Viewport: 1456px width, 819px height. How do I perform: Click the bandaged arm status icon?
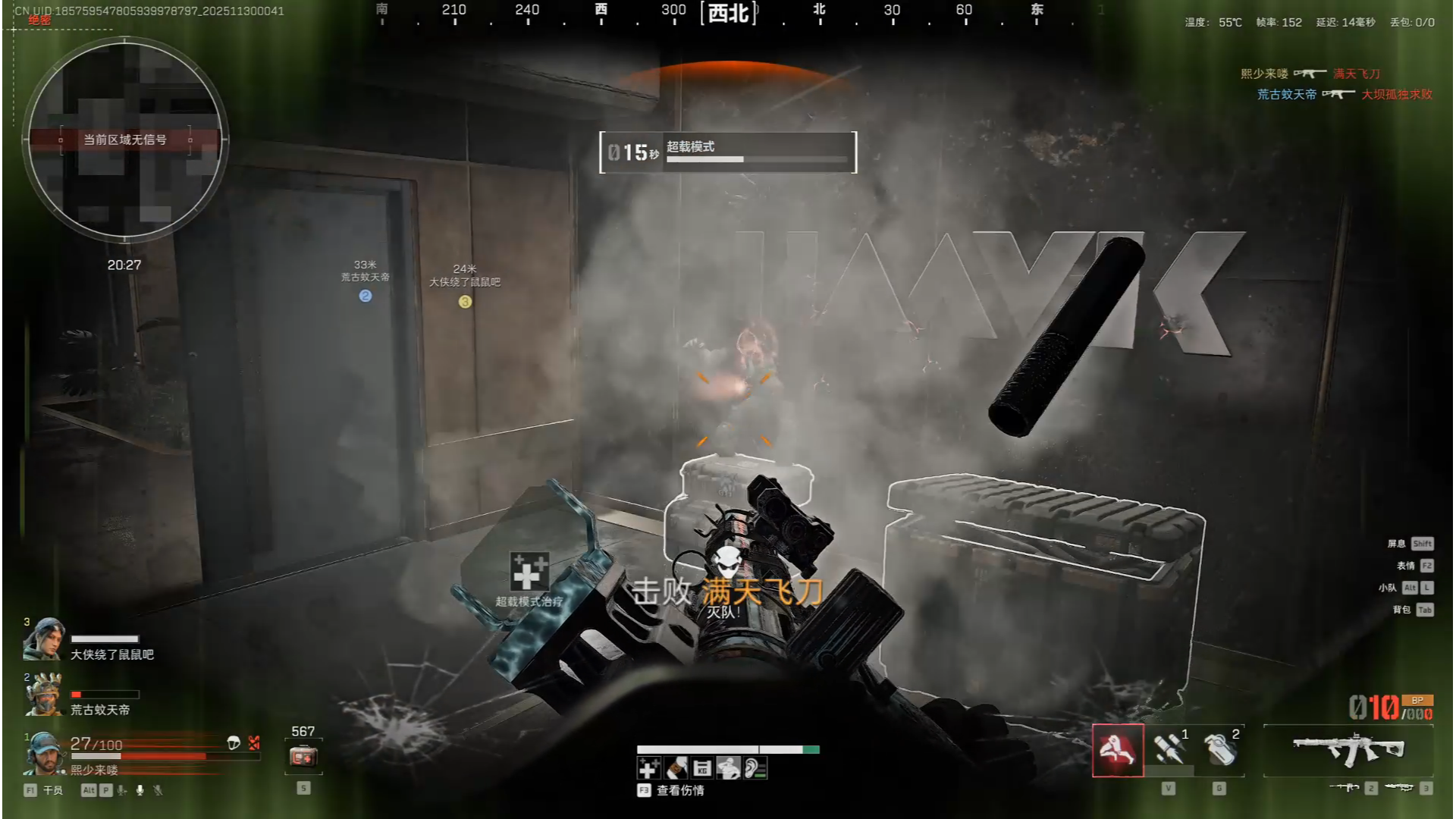point(676,769)
